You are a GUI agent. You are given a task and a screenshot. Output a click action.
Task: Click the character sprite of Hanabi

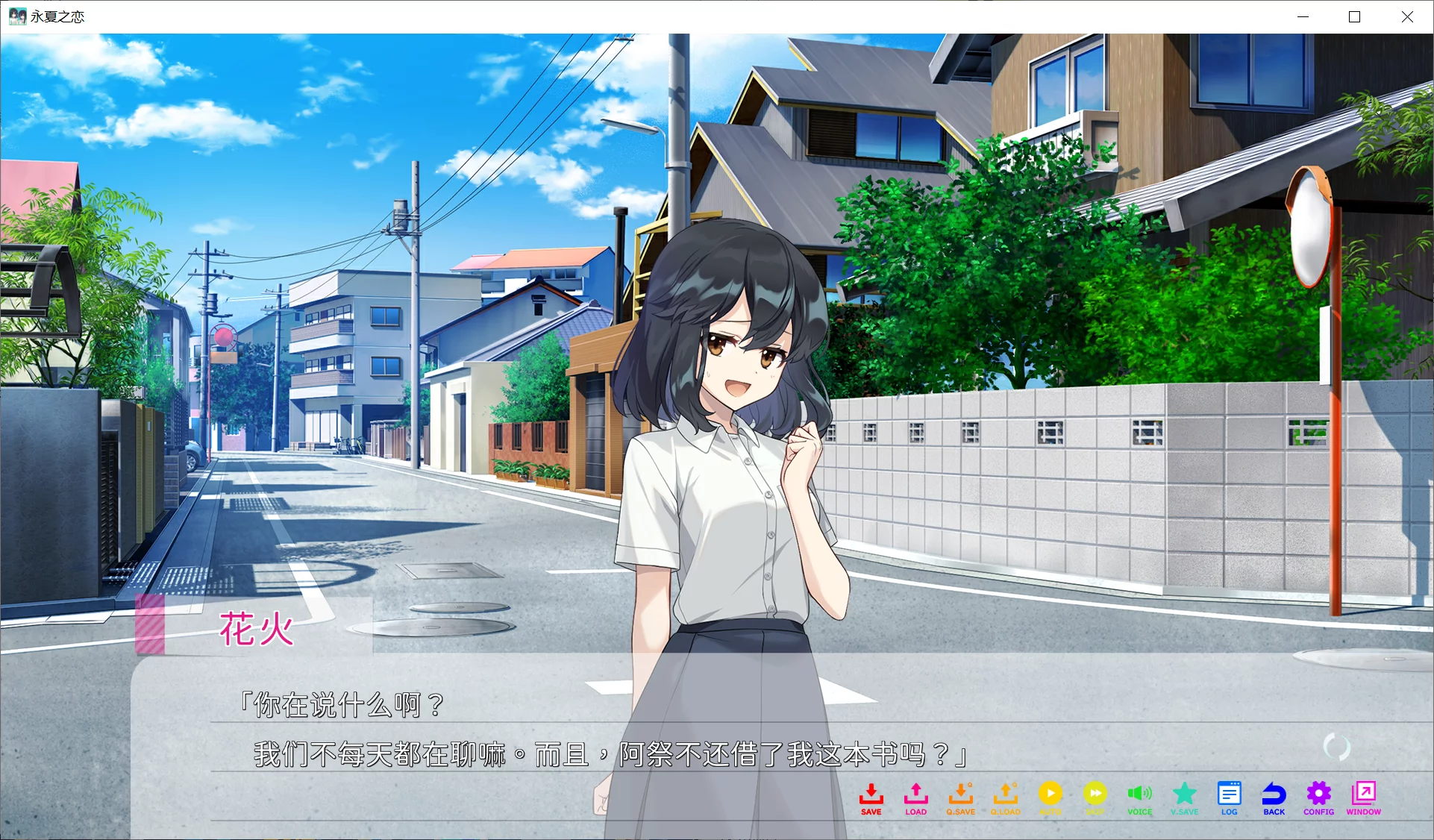click(724, 448)
